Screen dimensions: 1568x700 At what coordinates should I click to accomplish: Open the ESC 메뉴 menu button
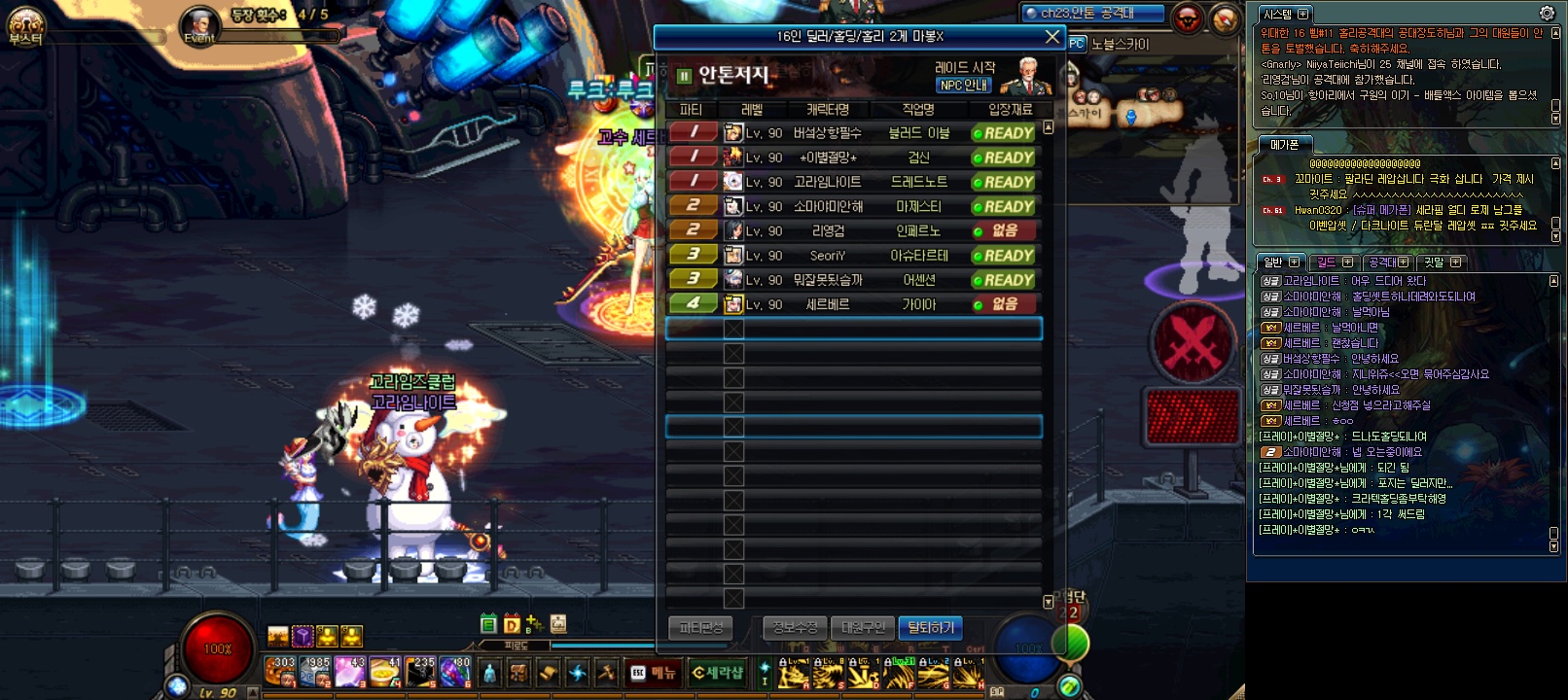654,673
